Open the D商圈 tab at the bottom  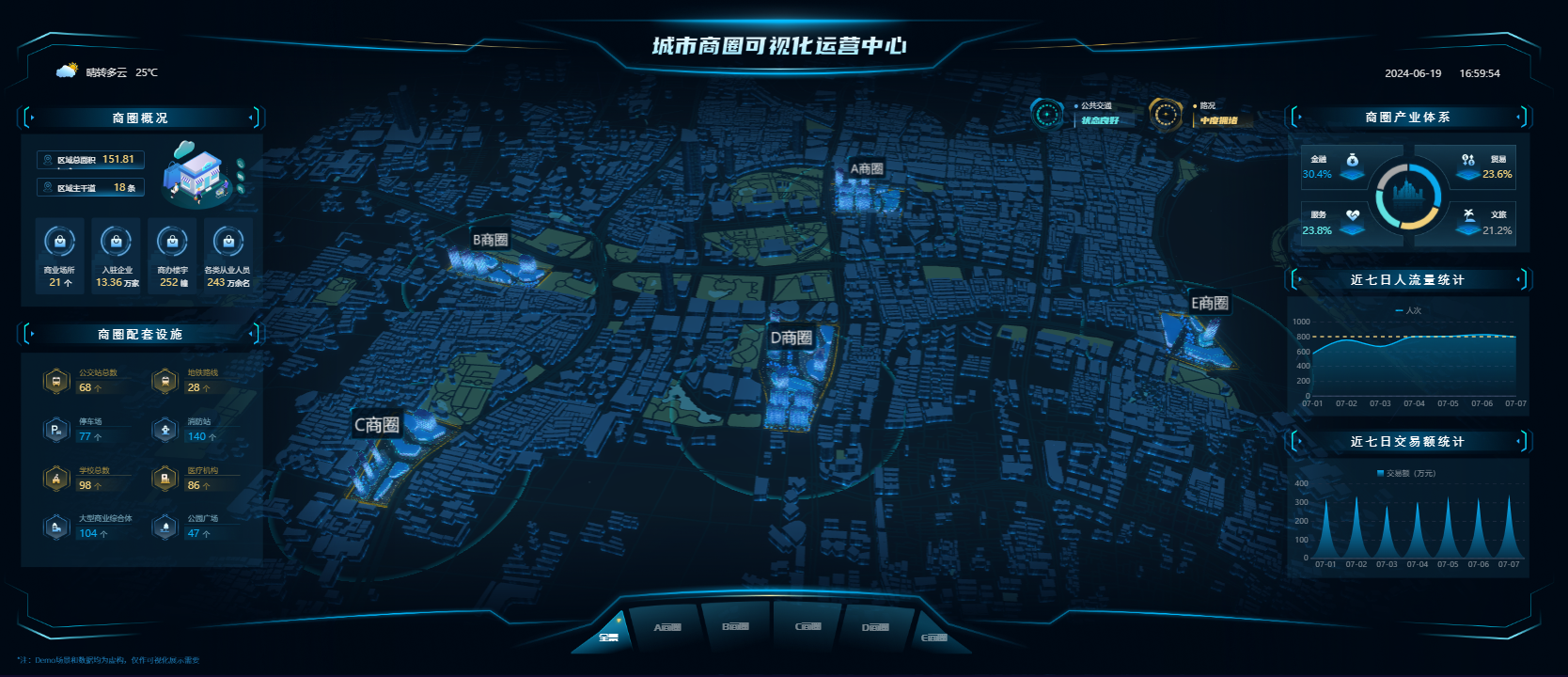874,628
